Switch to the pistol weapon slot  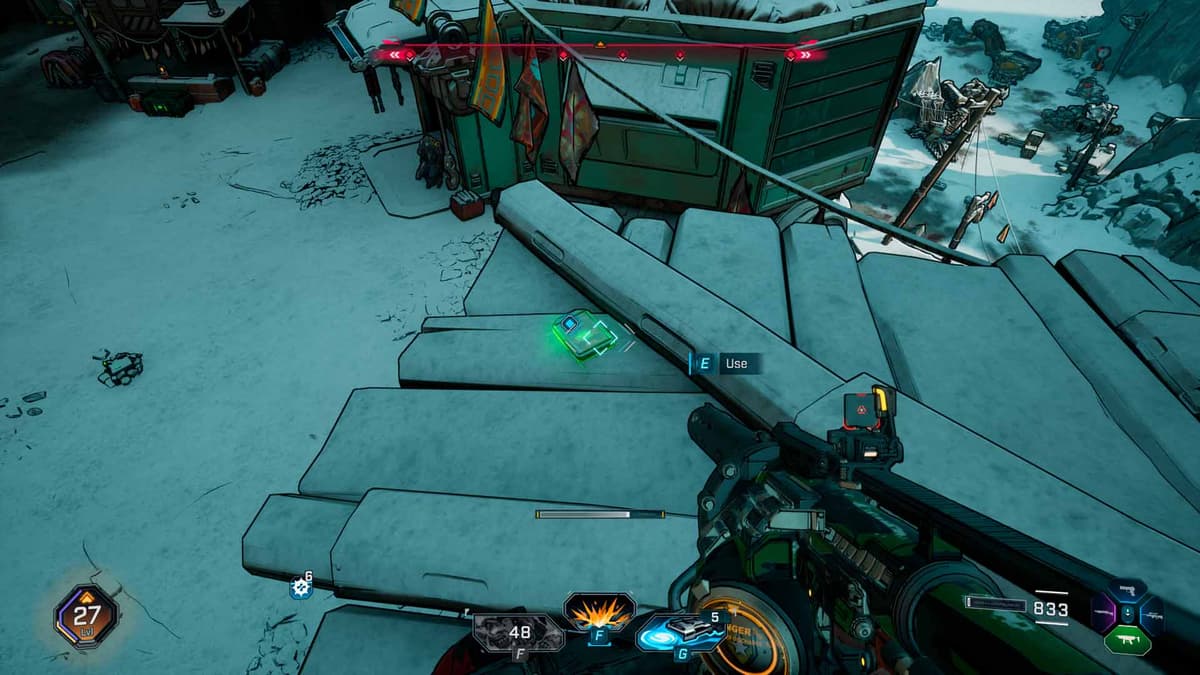pos(1126,593)
